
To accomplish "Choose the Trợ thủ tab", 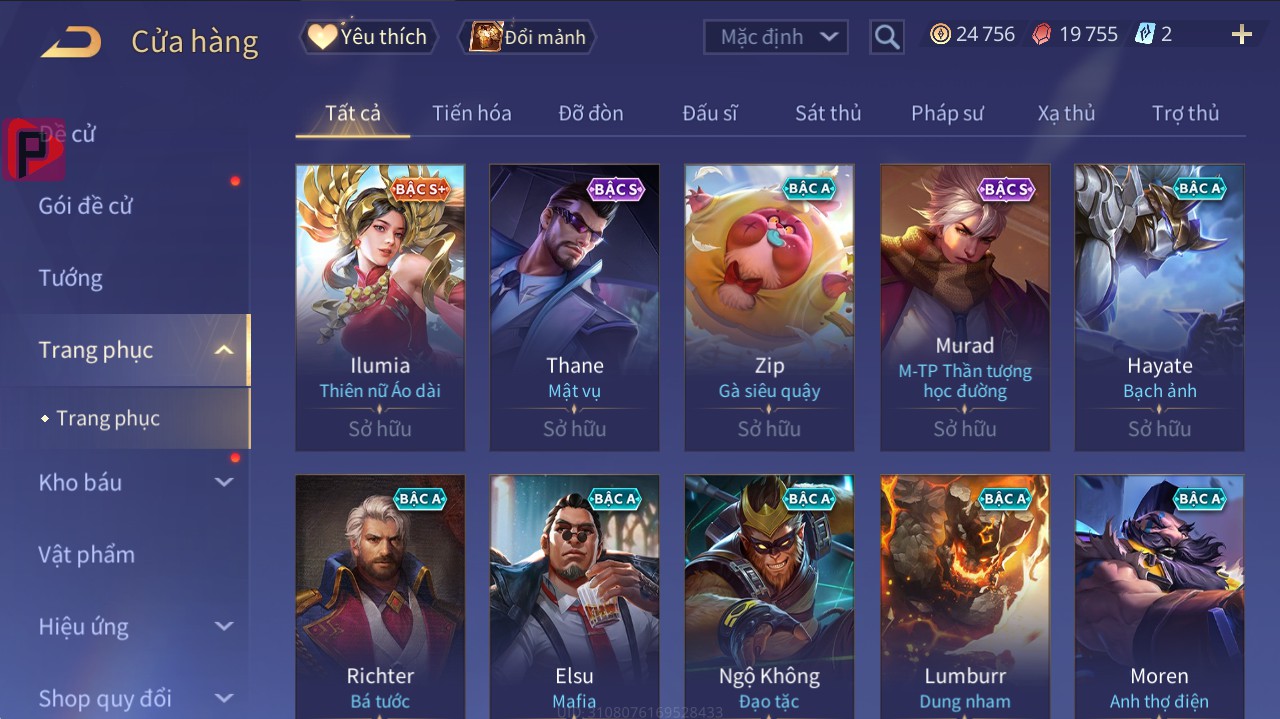I will pyautogui.click(x=1185, y=113).
